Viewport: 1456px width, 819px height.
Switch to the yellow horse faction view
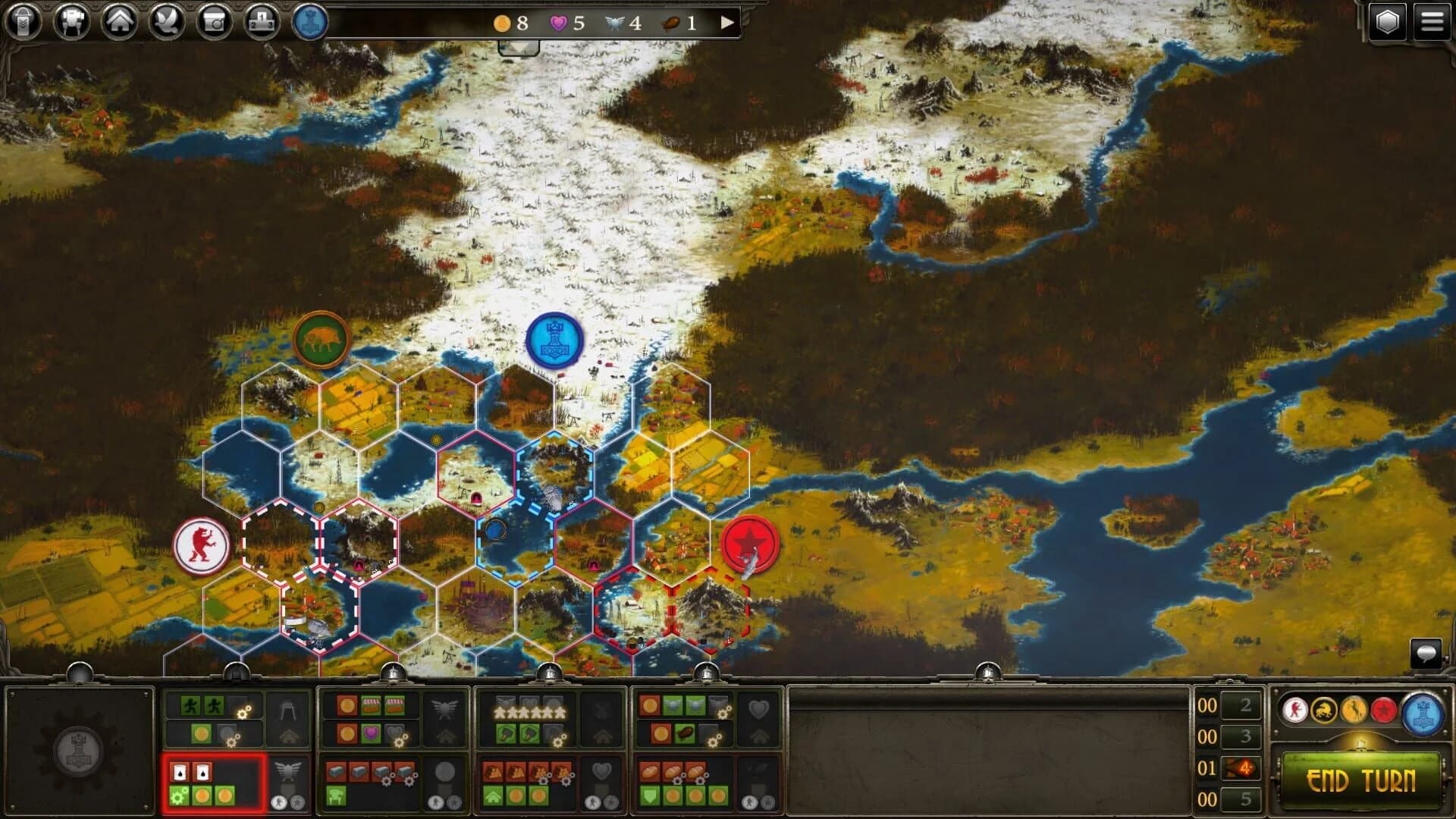tap(1354, 711)
